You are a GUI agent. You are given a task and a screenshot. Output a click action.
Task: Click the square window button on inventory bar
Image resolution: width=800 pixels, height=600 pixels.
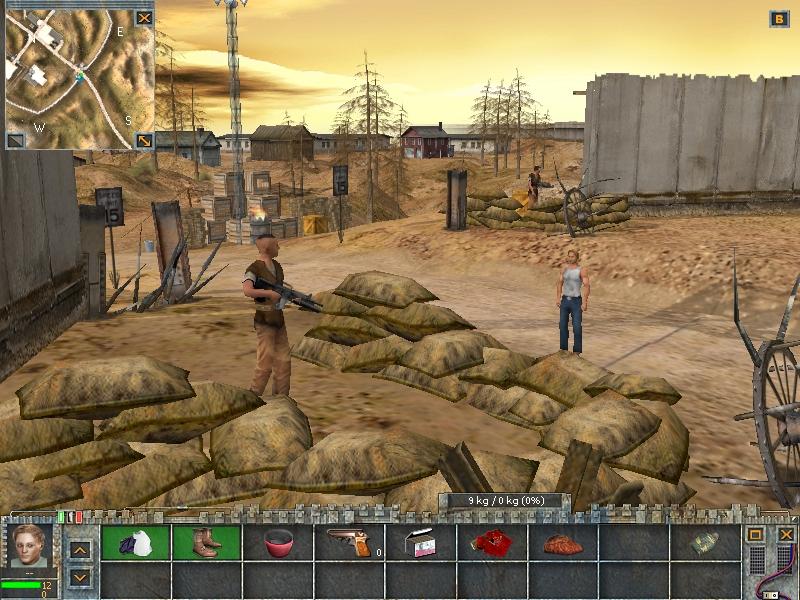point(757,535)
